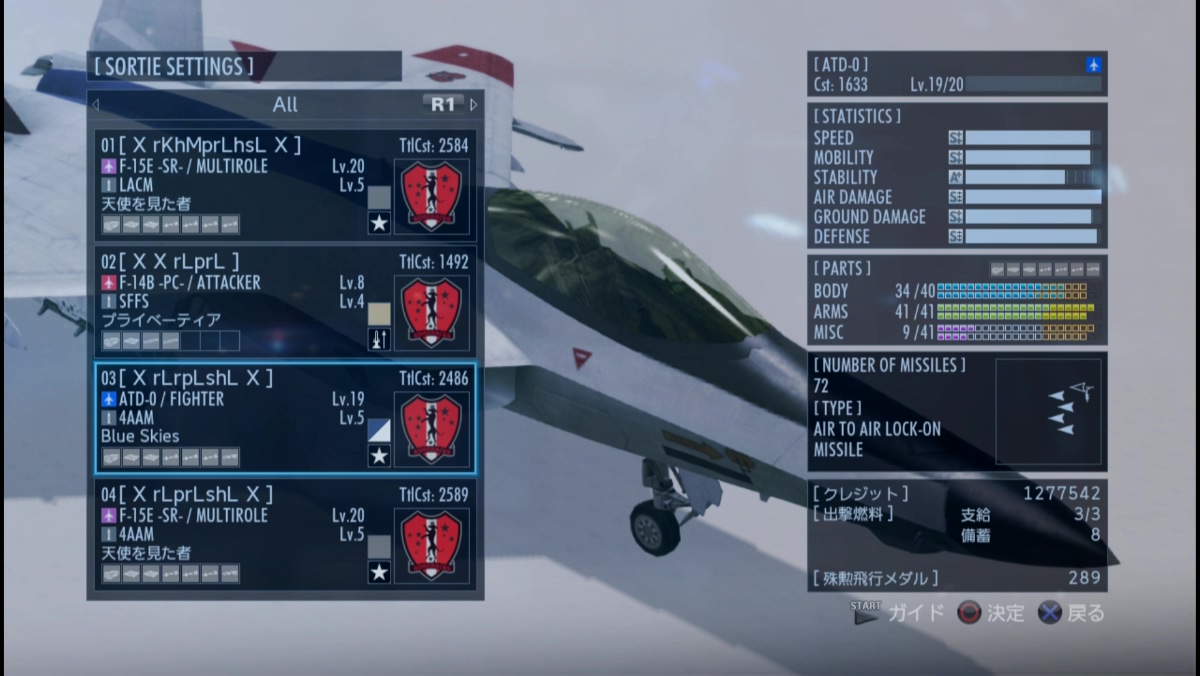Select the 4AAM missile type preview
Image resolution: width=1200 pixels, height=676 pixels.
[x=1048, y=411]
